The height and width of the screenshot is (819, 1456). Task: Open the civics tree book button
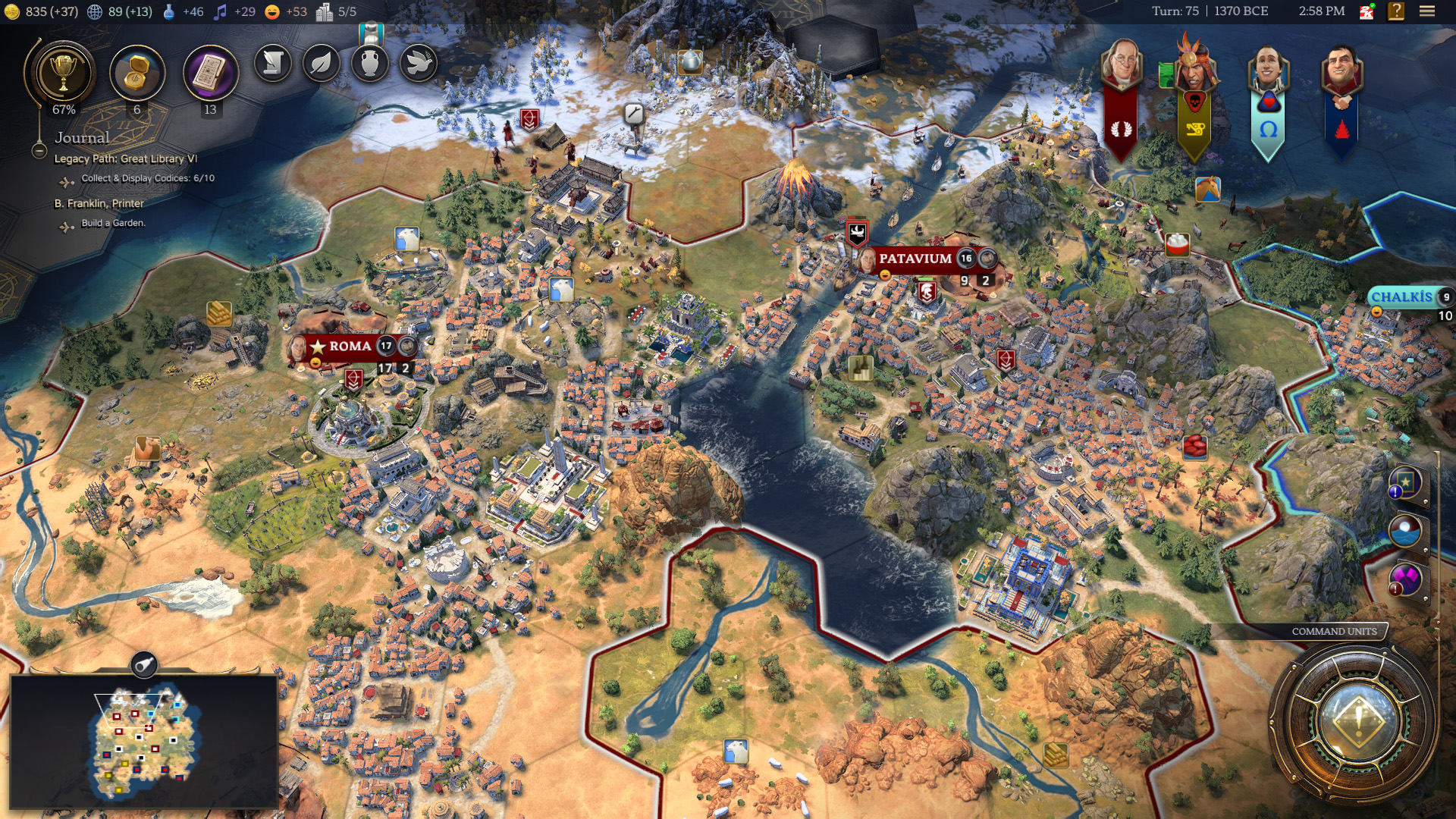pyautogui.click(x=210, y=74)
